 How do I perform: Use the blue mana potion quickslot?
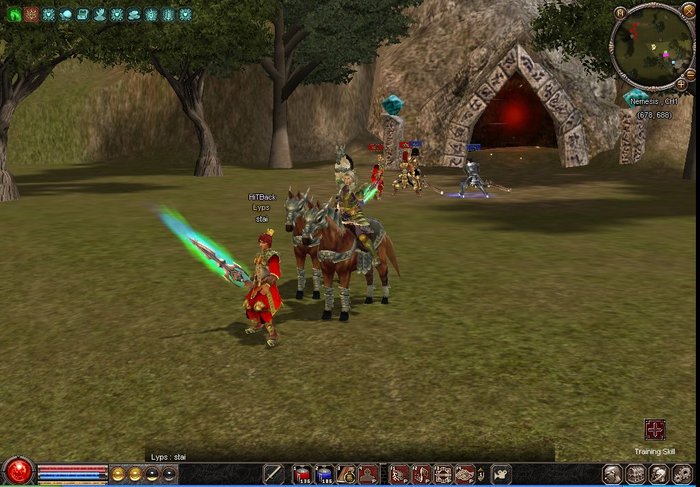(x=323, y=474)
